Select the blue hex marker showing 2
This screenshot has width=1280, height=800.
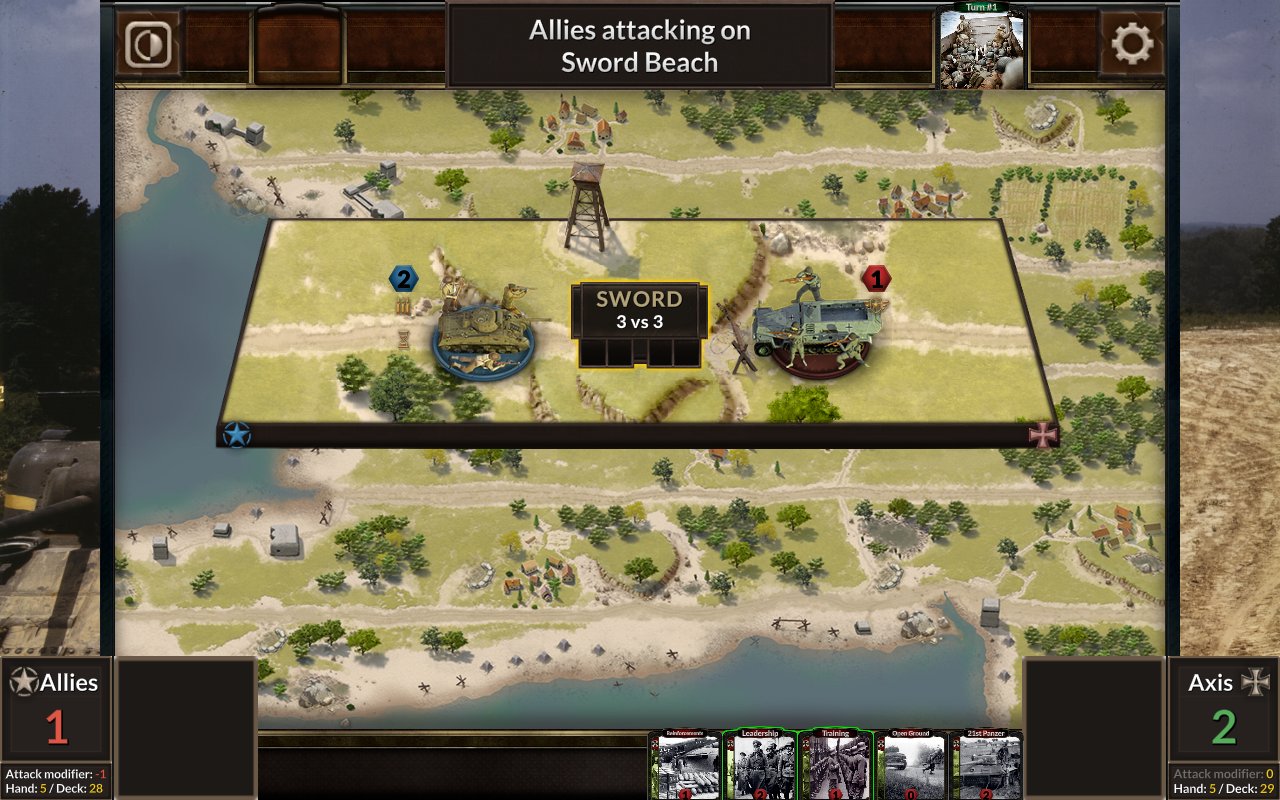pyautogui.click(x=402, y=279)
